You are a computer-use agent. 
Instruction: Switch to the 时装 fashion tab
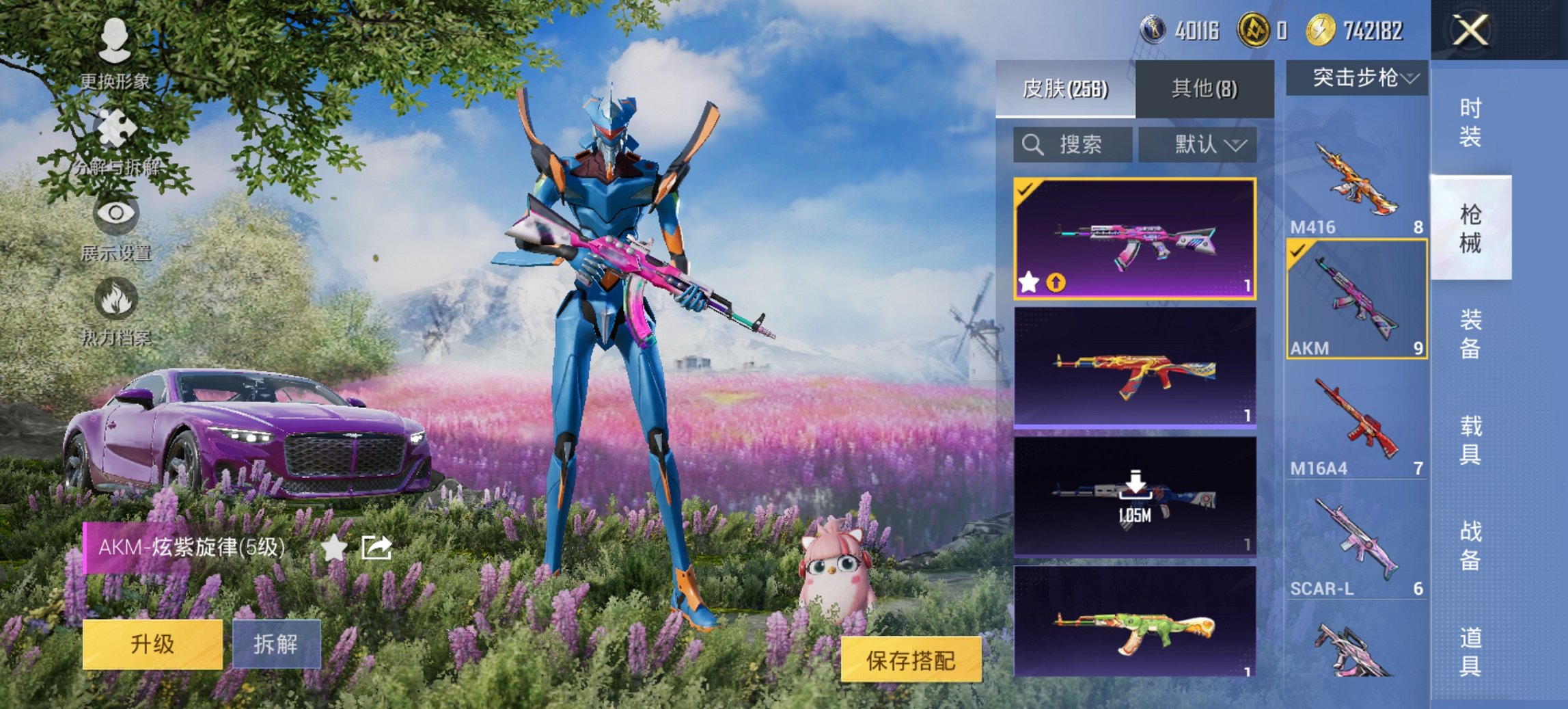(x=1471, y=118)
